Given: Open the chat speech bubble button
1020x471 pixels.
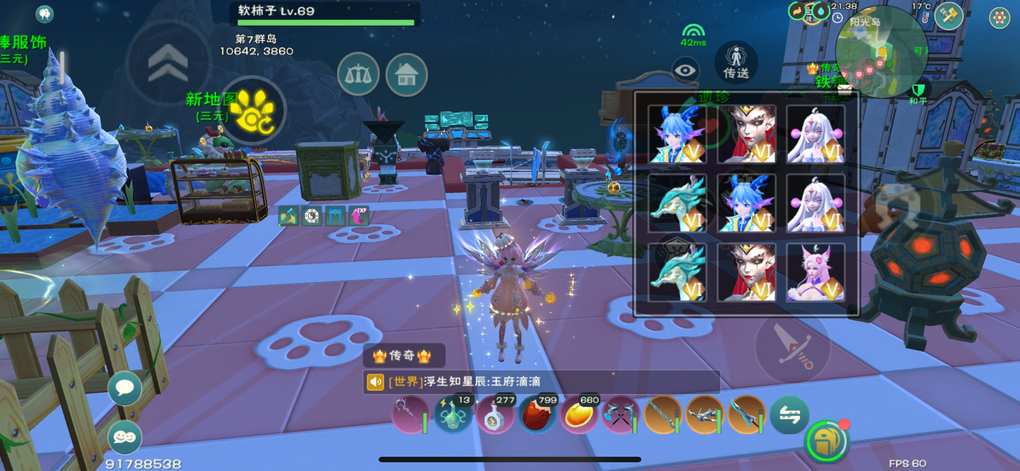Looking at the screenshot, I should click(x=124, y=388).
